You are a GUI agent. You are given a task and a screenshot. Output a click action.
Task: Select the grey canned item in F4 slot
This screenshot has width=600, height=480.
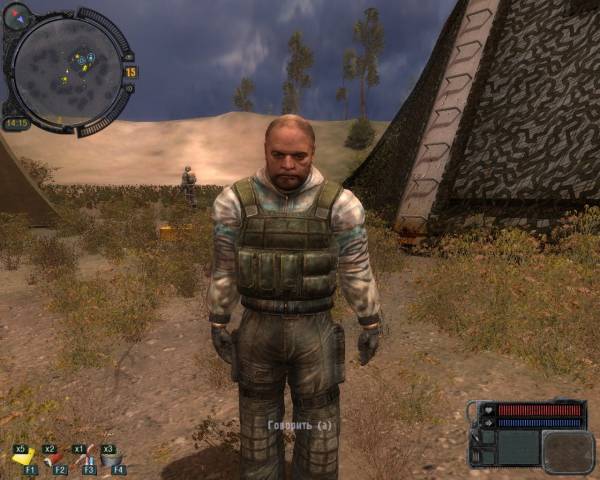point(112,458)
